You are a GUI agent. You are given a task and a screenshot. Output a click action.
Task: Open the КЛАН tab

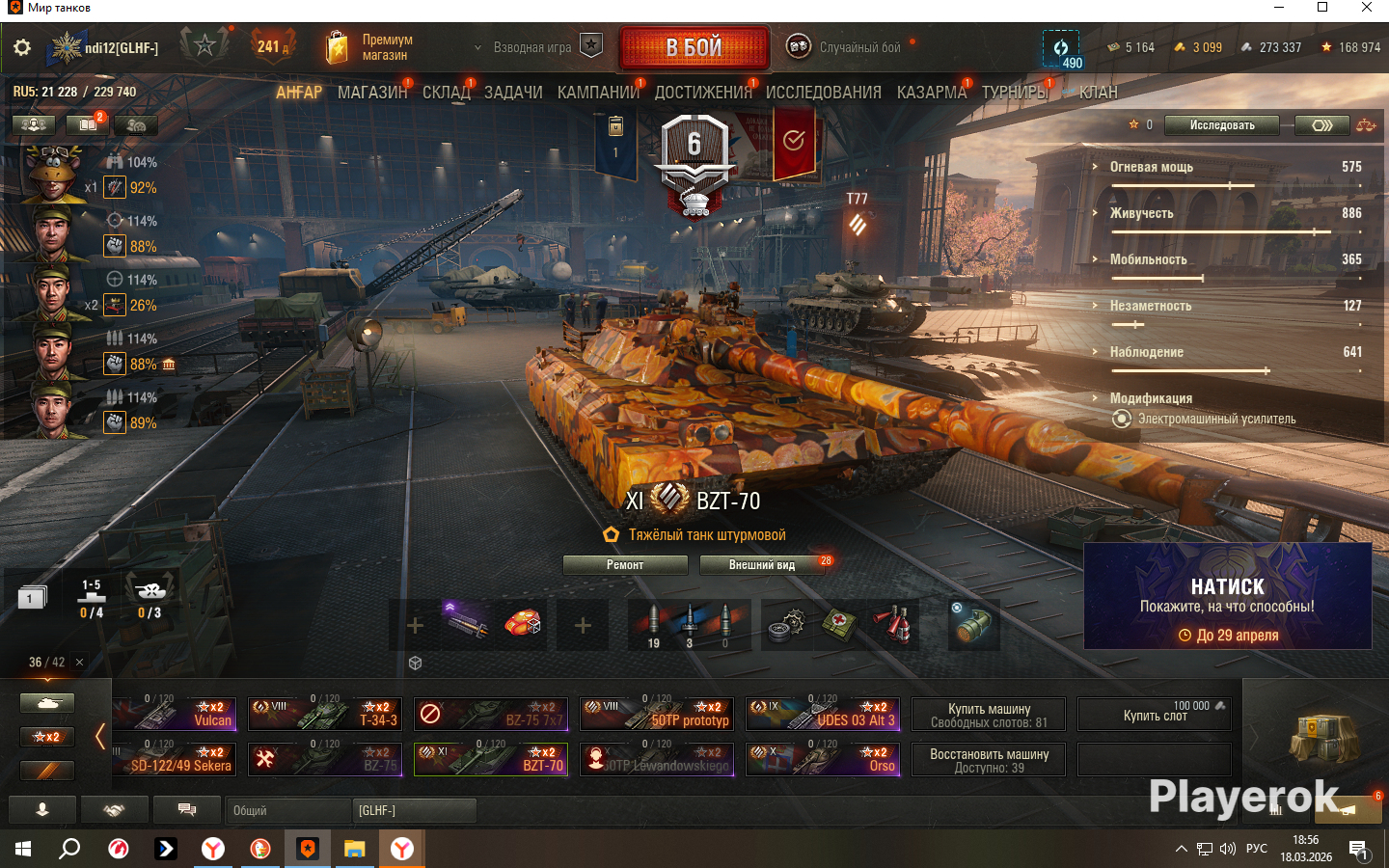pyautogui.click(x=1098, y=93)
